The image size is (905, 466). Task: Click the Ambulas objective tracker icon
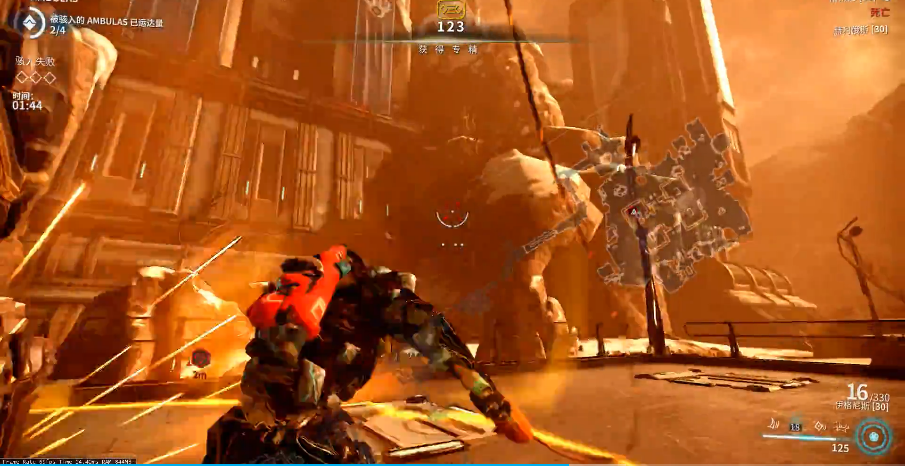(x=28, y=24)
